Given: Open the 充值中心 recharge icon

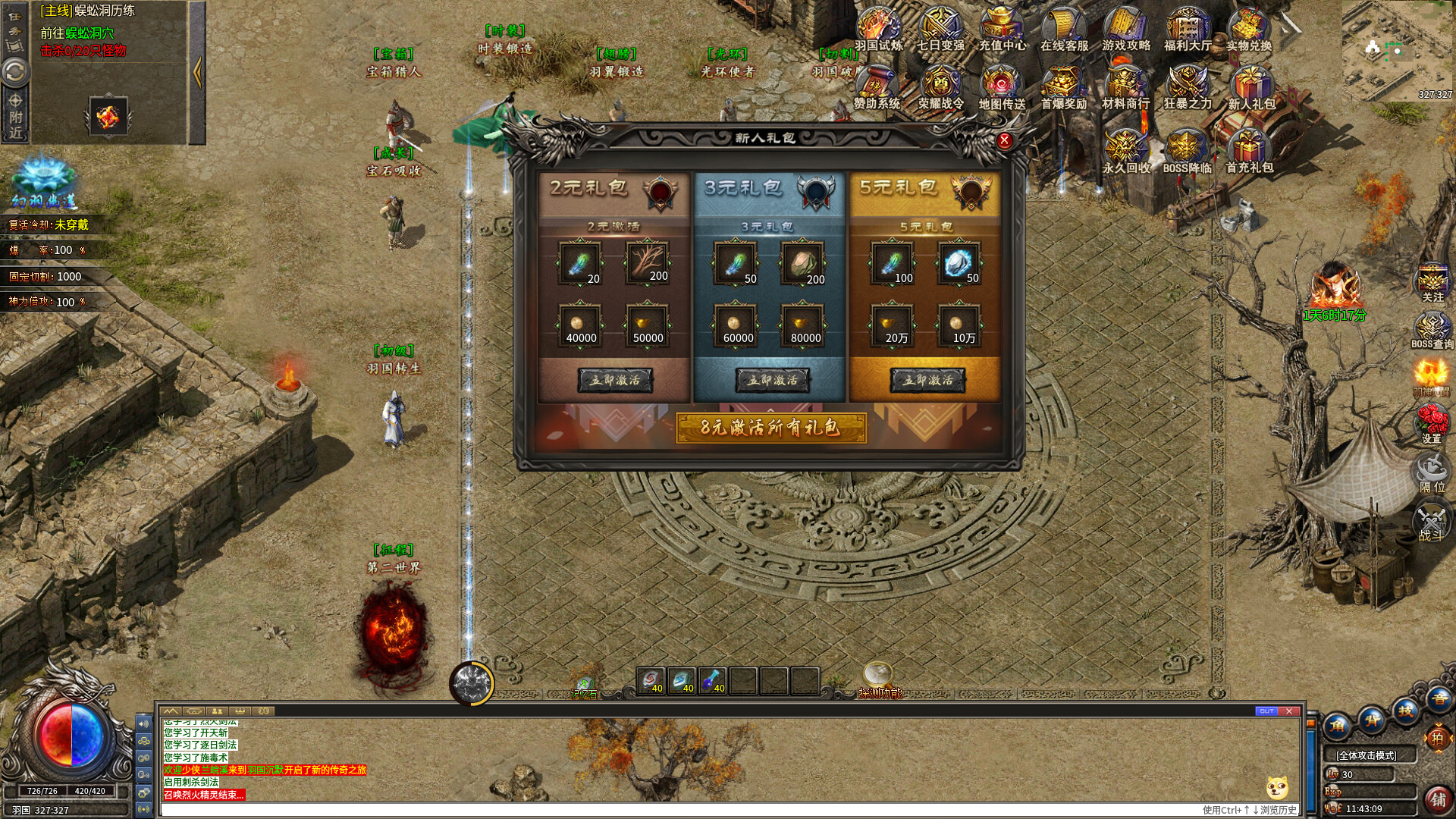Looking at the screenshot, I should pyautogui.click(x=1002, y=29).
